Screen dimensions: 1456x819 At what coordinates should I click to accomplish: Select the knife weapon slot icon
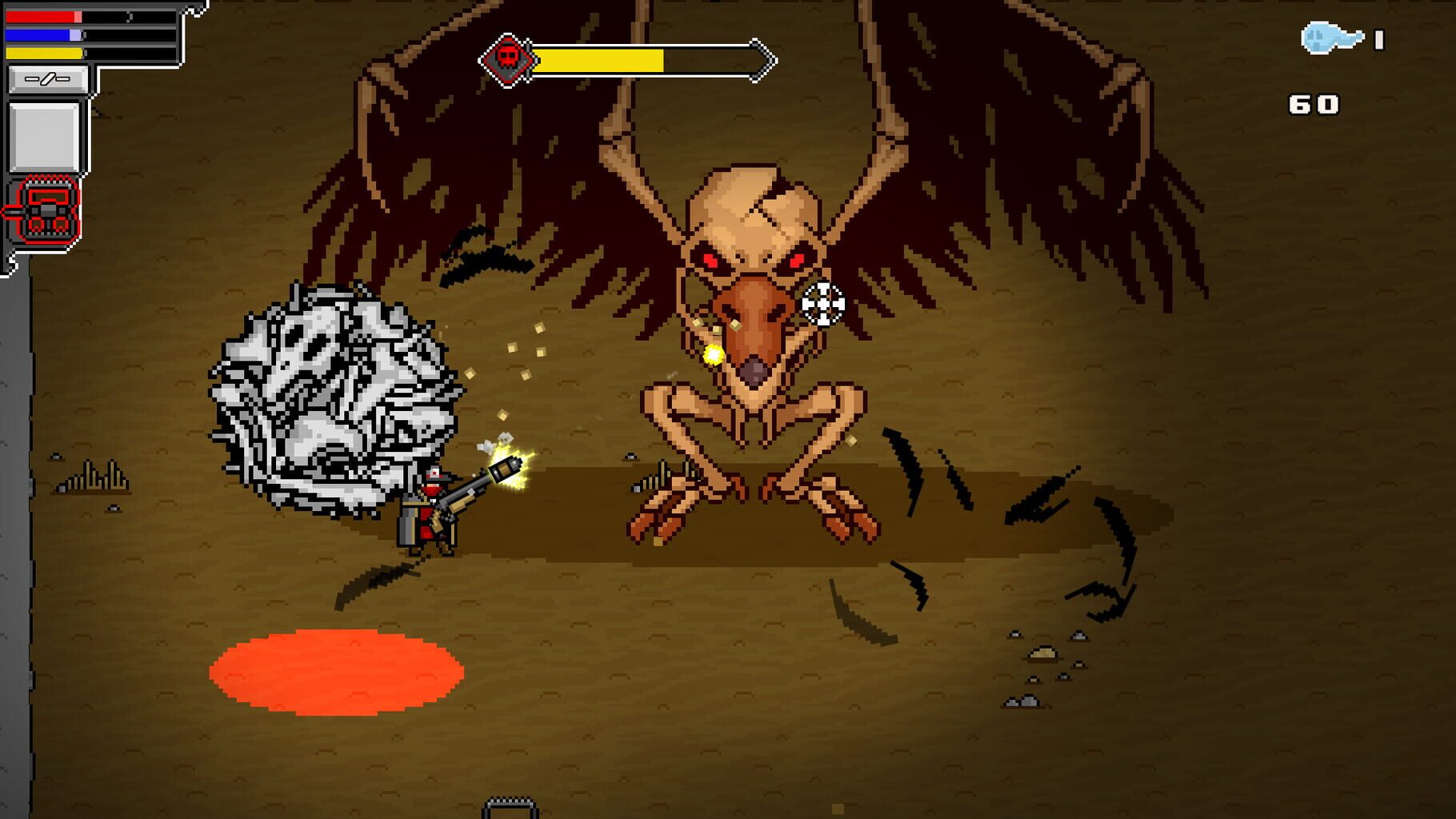point(46,78)
